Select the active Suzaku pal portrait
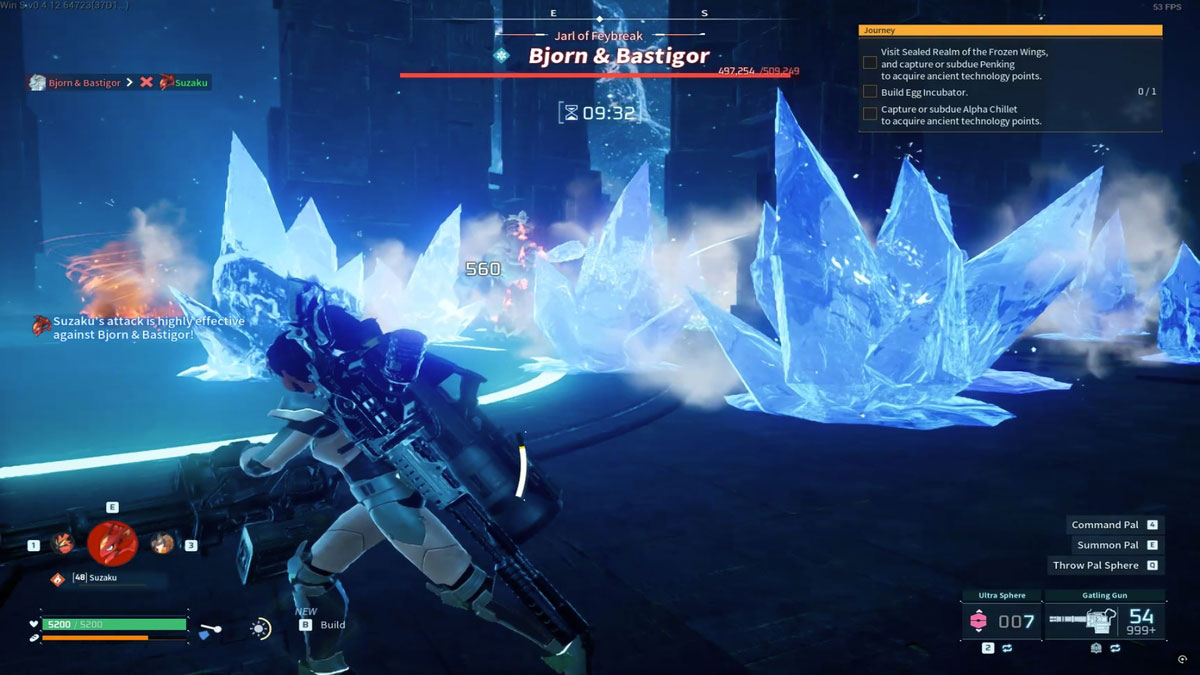 [x=112, y=543]
